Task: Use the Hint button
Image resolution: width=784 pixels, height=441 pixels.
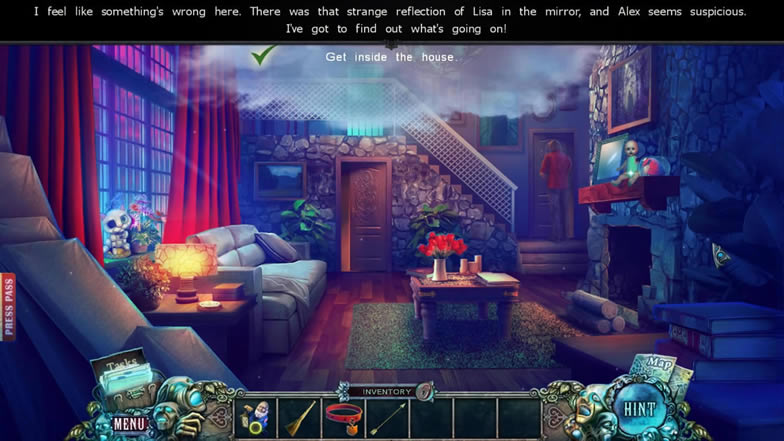Action: pos(638,409)
